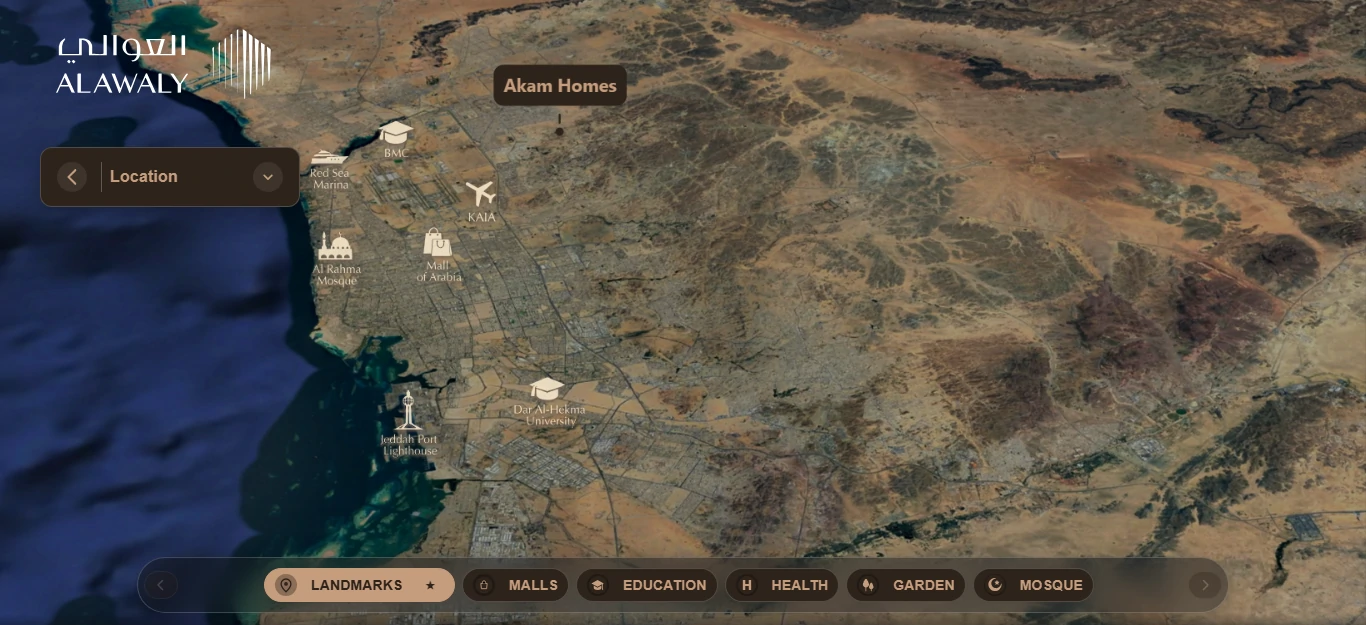Click the Alawaly logo
The width and height of the screenshot is (1366, 625).
(163, 63)
